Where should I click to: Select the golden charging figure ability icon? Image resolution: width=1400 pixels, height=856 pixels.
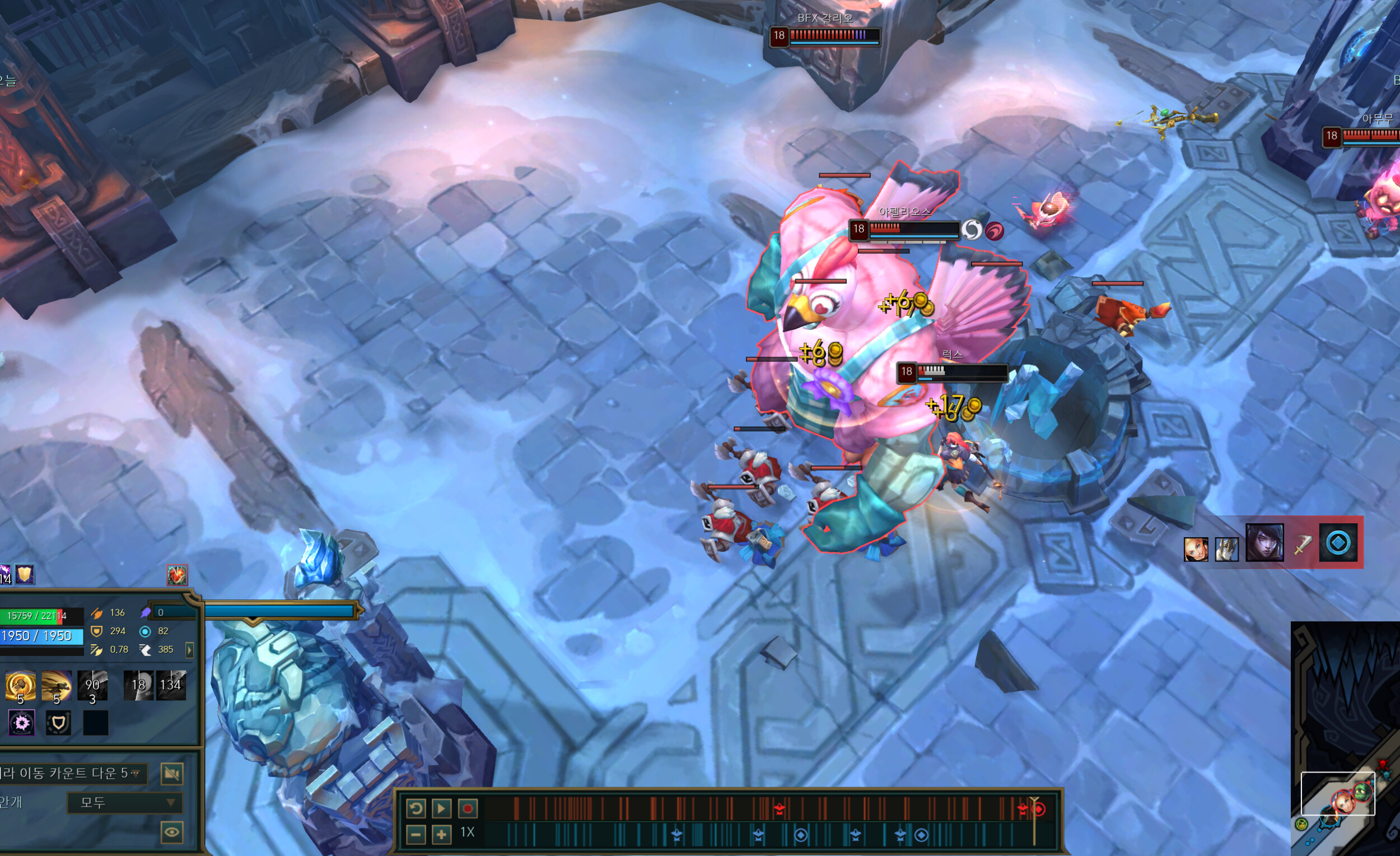56,686
